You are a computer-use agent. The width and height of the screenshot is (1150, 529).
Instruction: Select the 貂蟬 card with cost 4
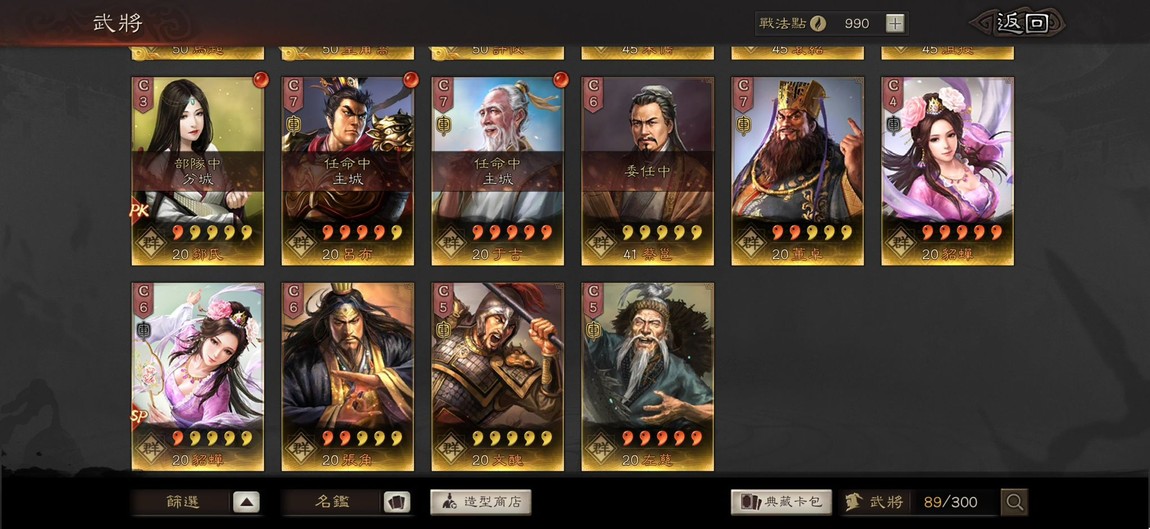point(948,170)
